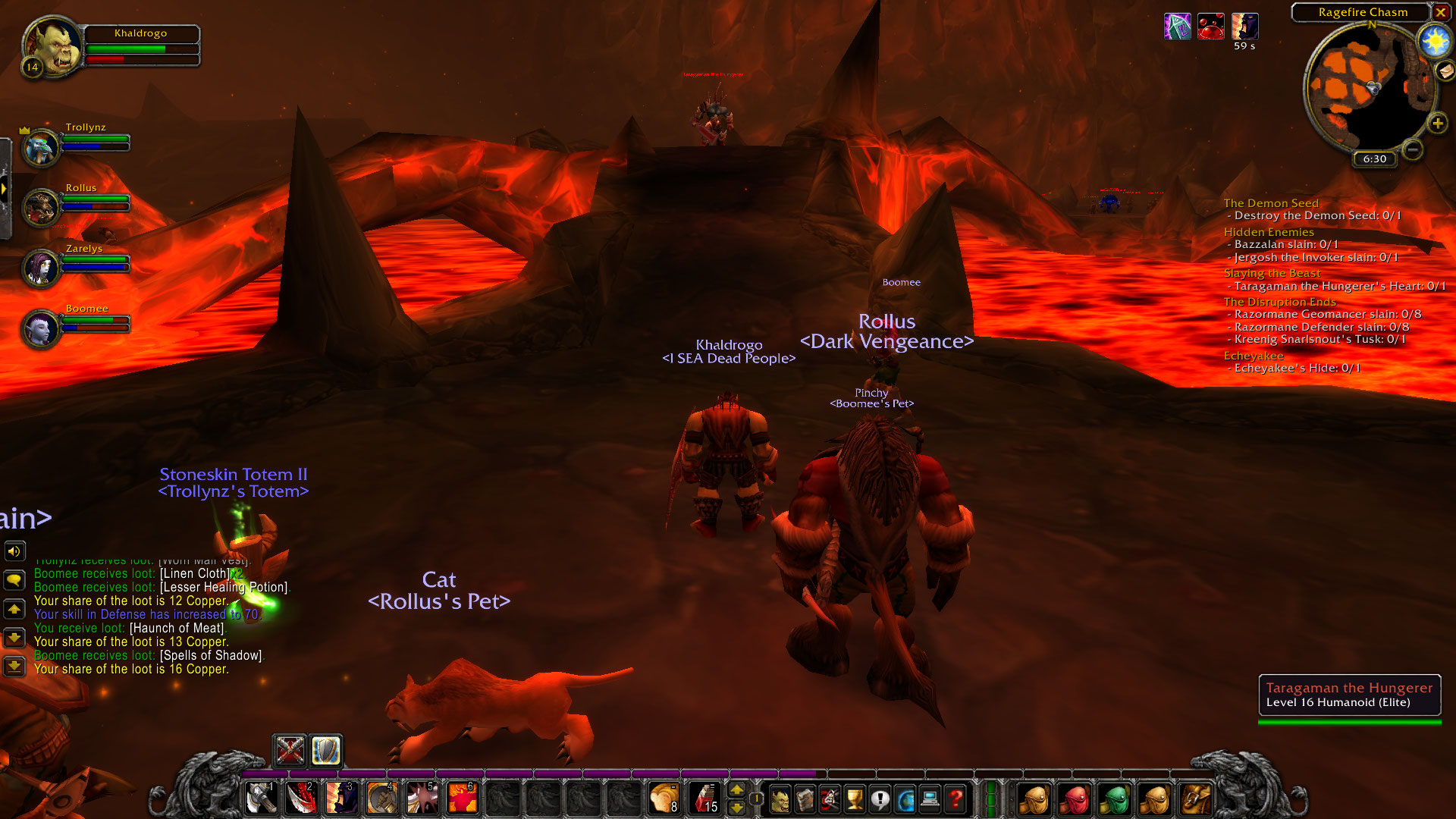Open the Spellbook from the micro menu
This screenshot has height=819, width=1456.
pyautogui.click(x=805, y=799)
